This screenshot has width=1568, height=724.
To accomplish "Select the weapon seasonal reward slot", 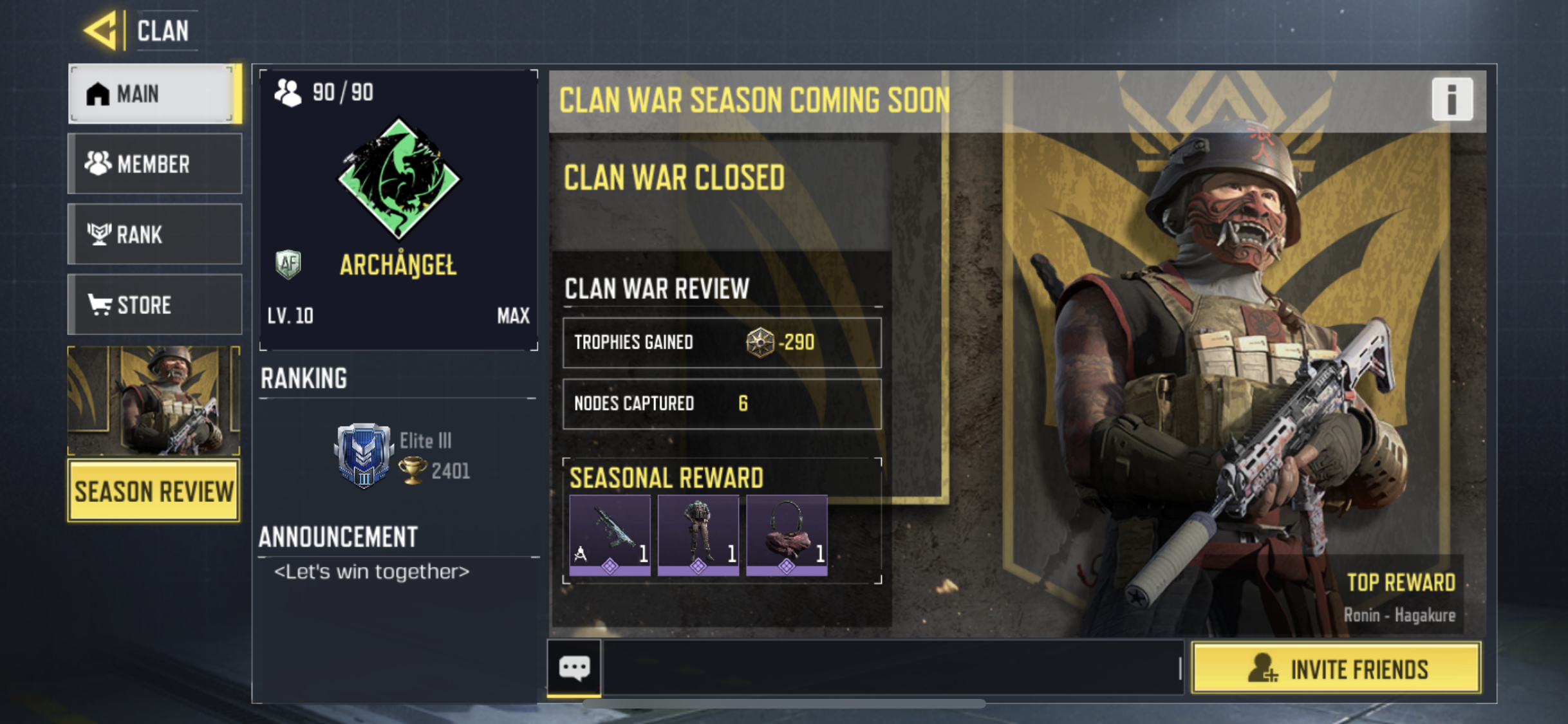I will pos(610,534).
